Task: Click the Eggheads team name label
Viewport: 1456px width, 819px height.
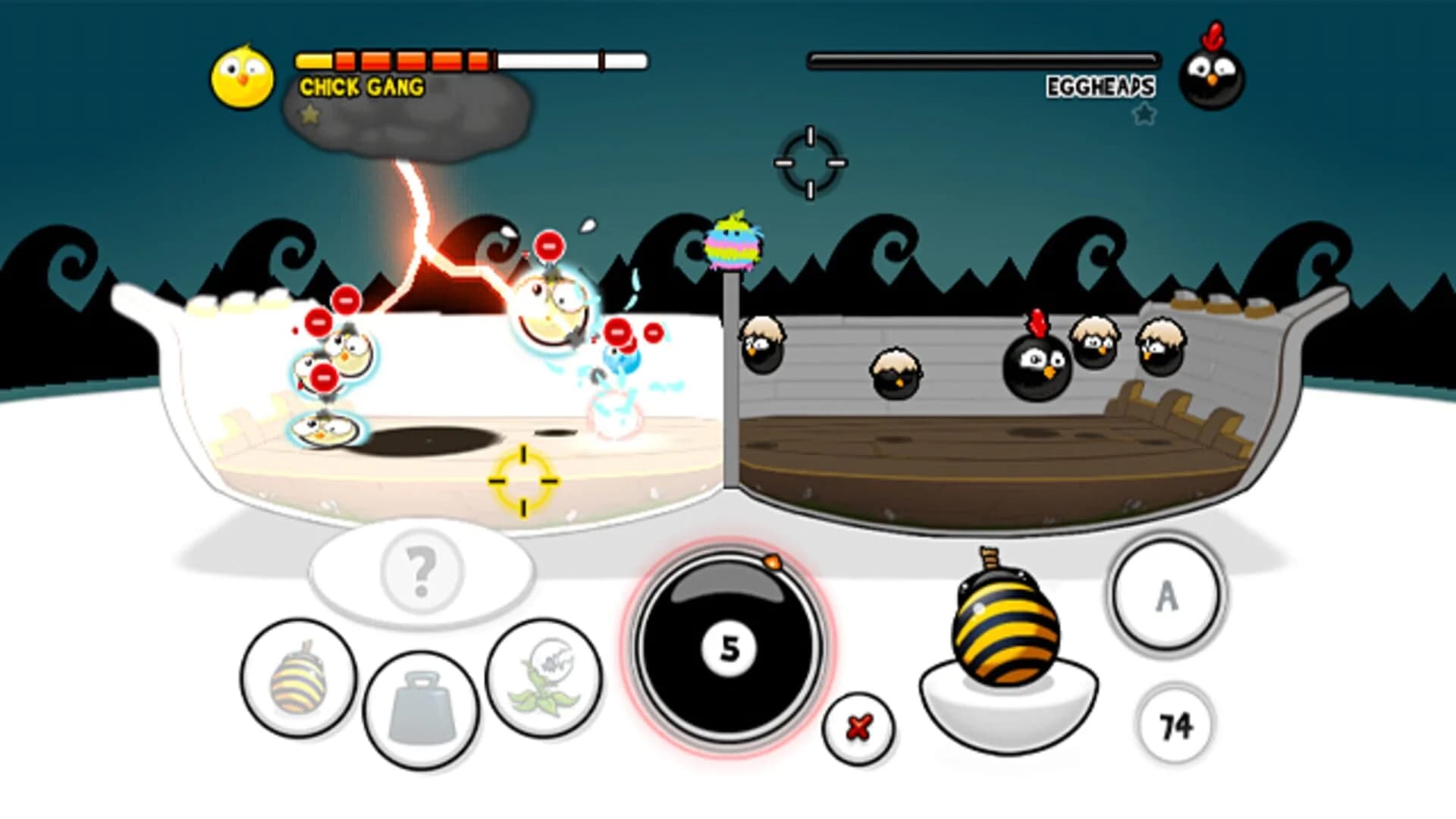Action: click(x=1103, y=85)
